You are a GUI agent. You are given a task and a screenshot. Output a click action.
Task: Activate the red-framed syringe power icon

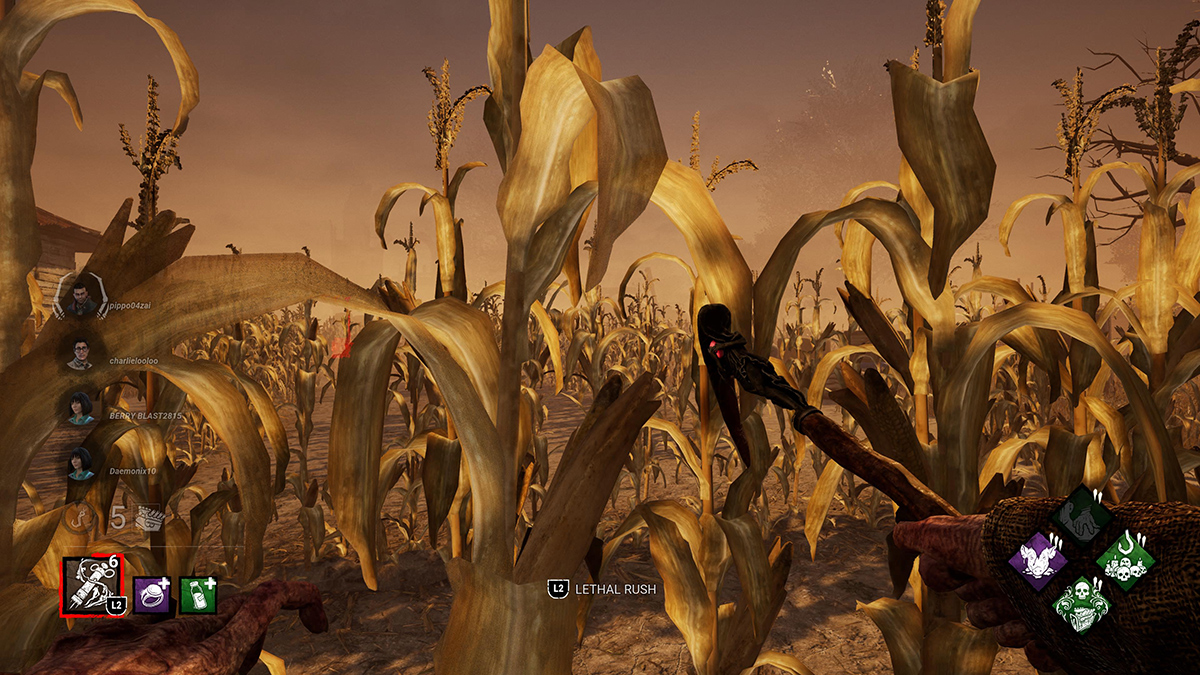click(x=90, y=586)
